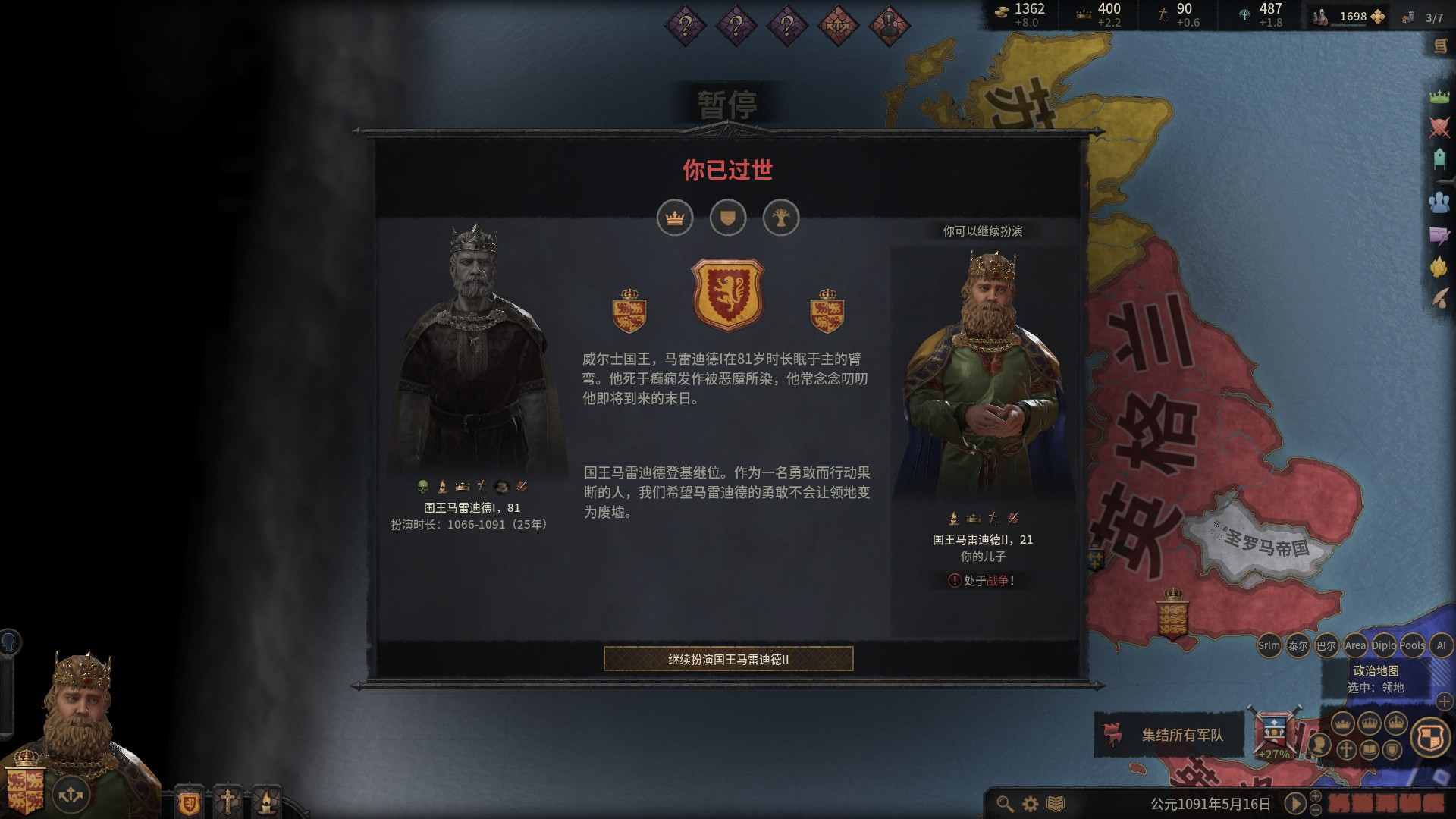Screen dimensions: 1456x819
Task: Enable the Pools map mode
Action: point(1412,645)
